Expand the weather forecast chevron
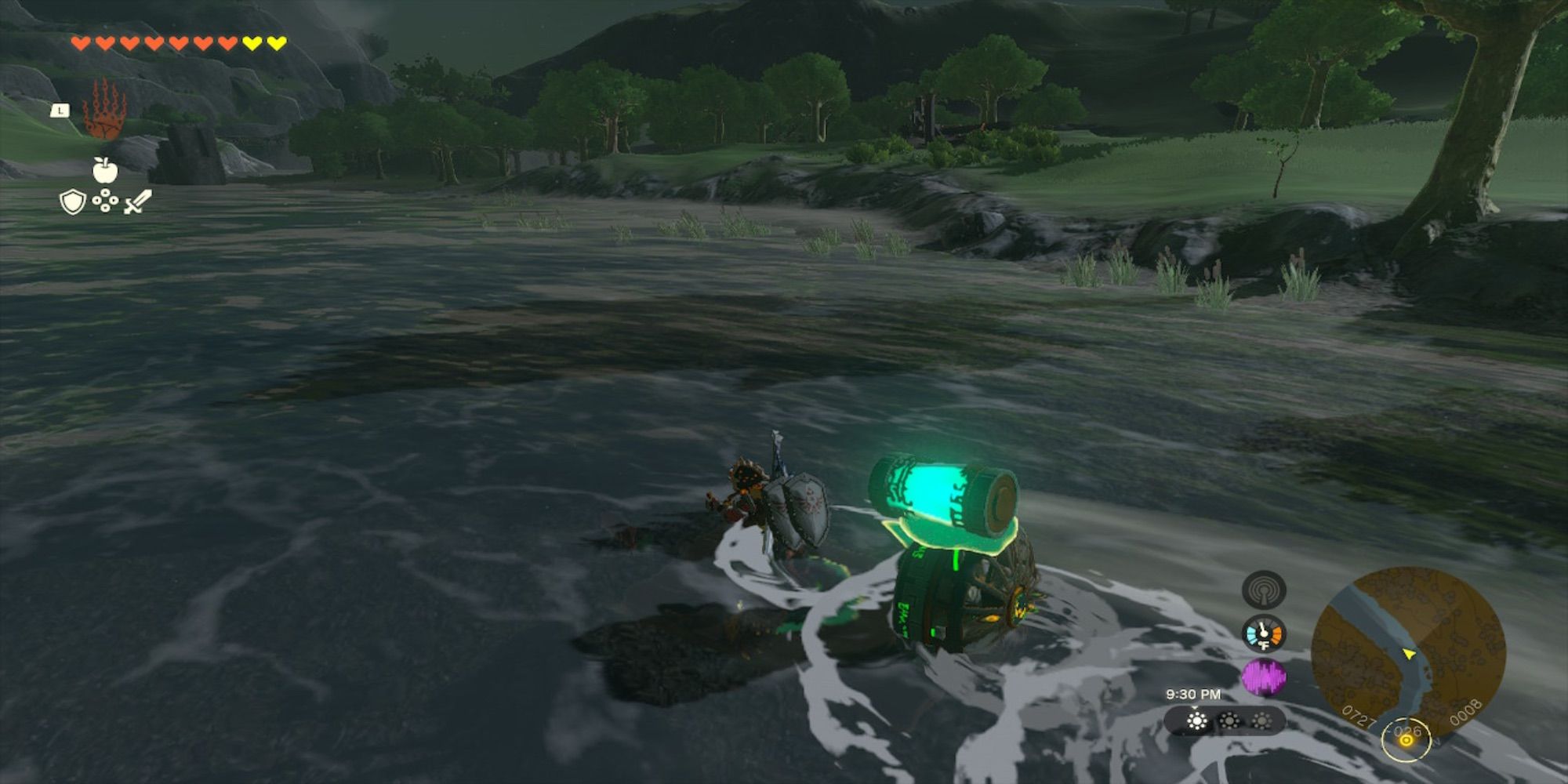 1194,707
